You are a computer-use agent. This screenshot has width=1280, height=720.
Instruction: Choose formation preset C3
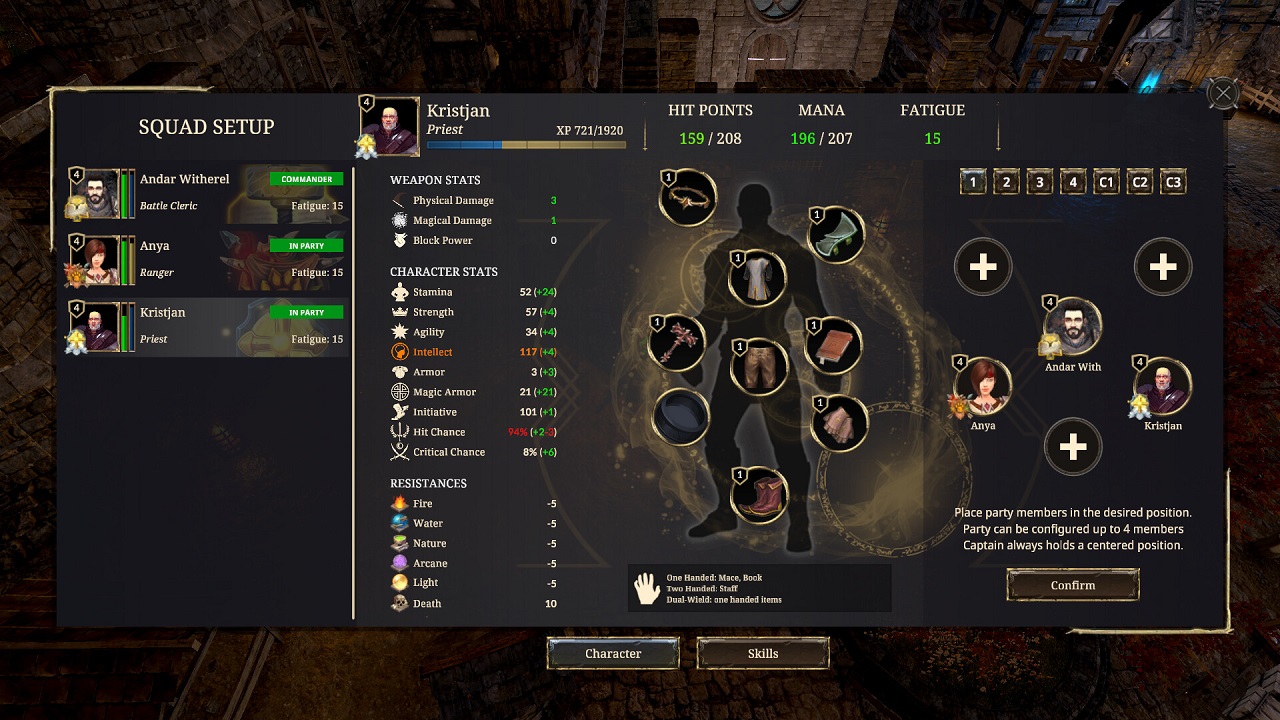point(1173,182)
